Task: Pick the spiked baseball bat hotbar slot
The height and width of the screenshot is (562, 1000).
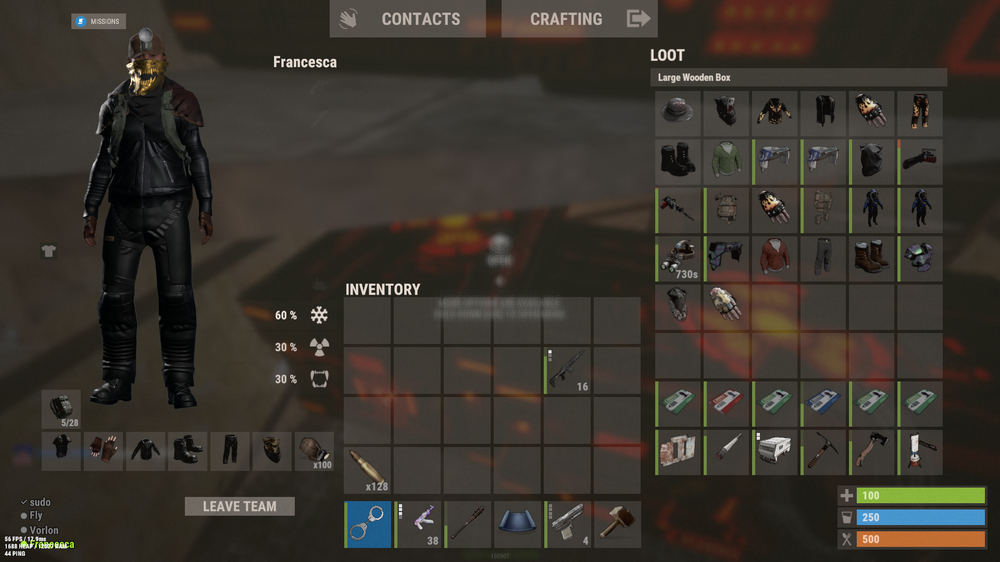Action: [468, 525]
